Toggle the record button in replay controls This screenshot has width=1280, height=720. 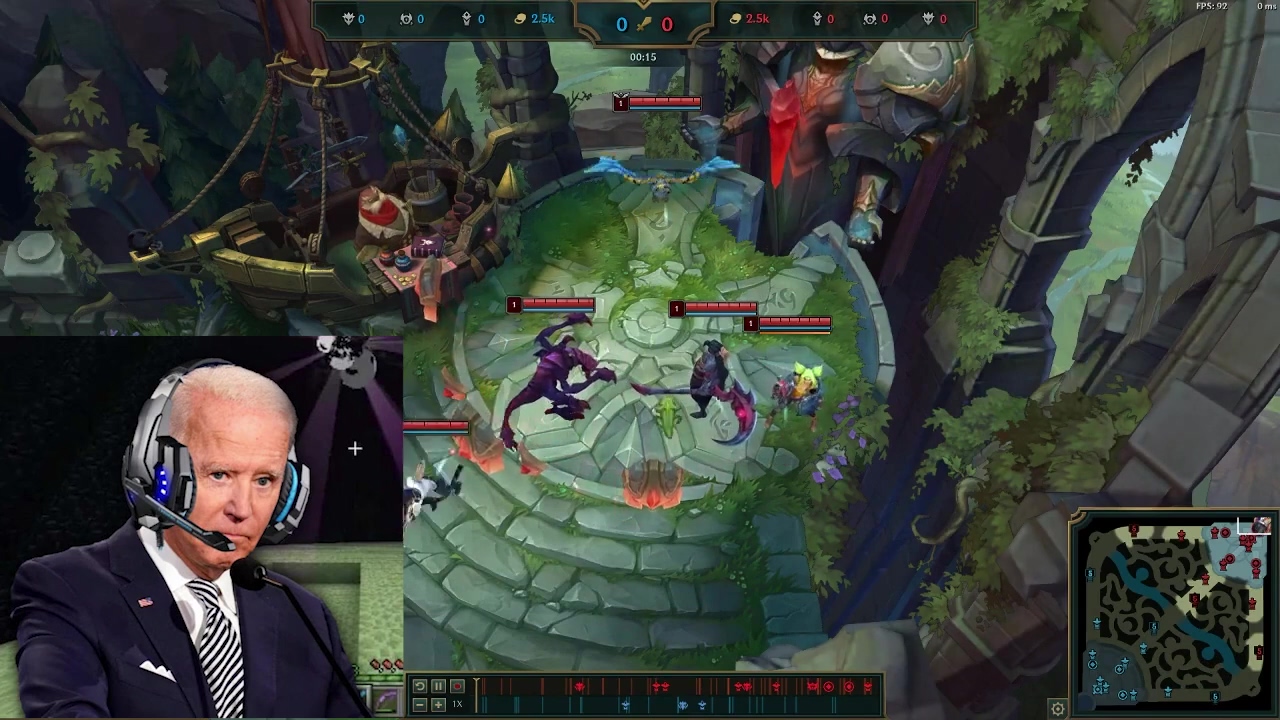click(458, 686)
